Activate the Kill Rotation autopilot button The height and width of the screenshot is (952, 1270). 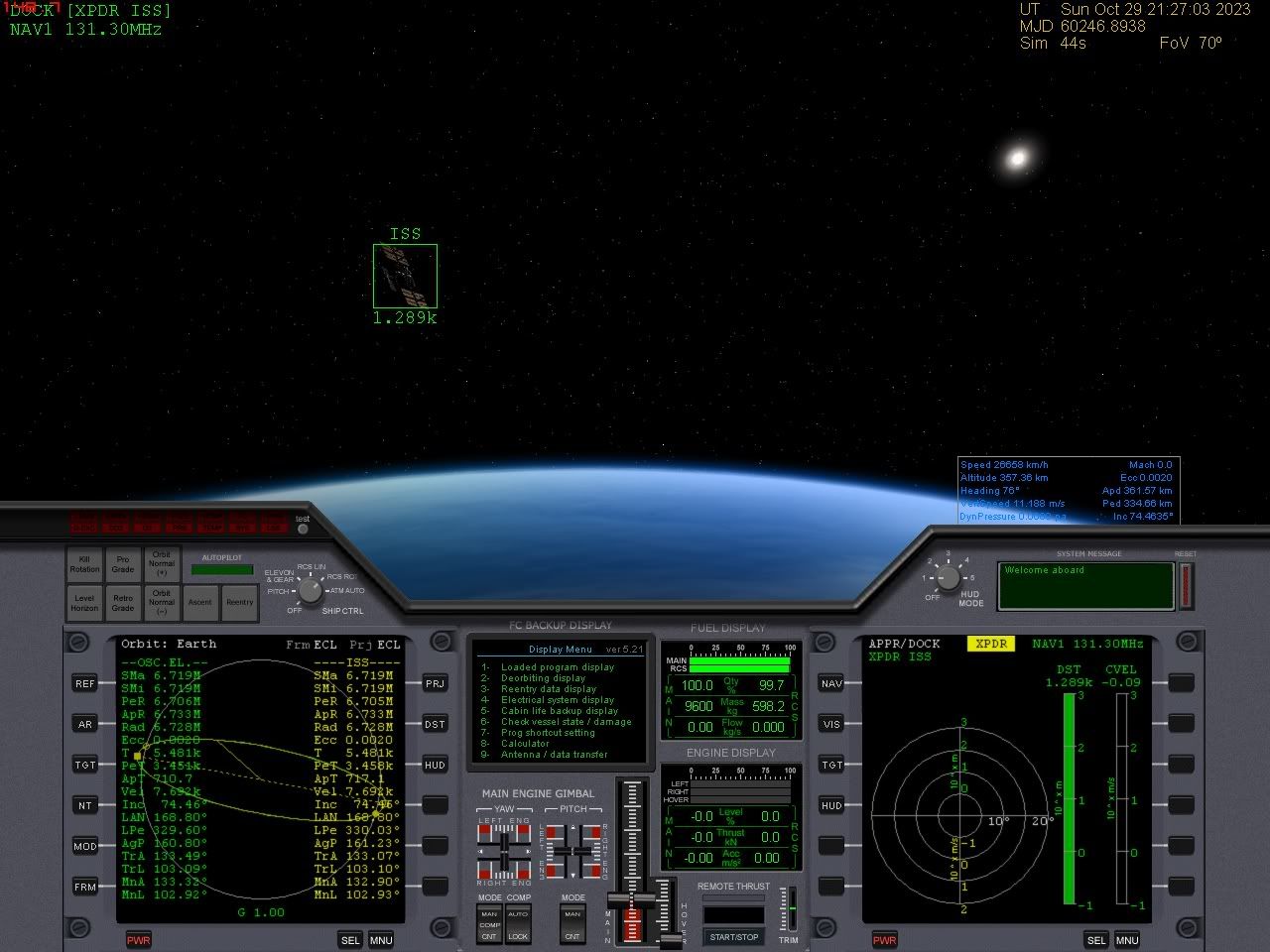click(84, 564)
